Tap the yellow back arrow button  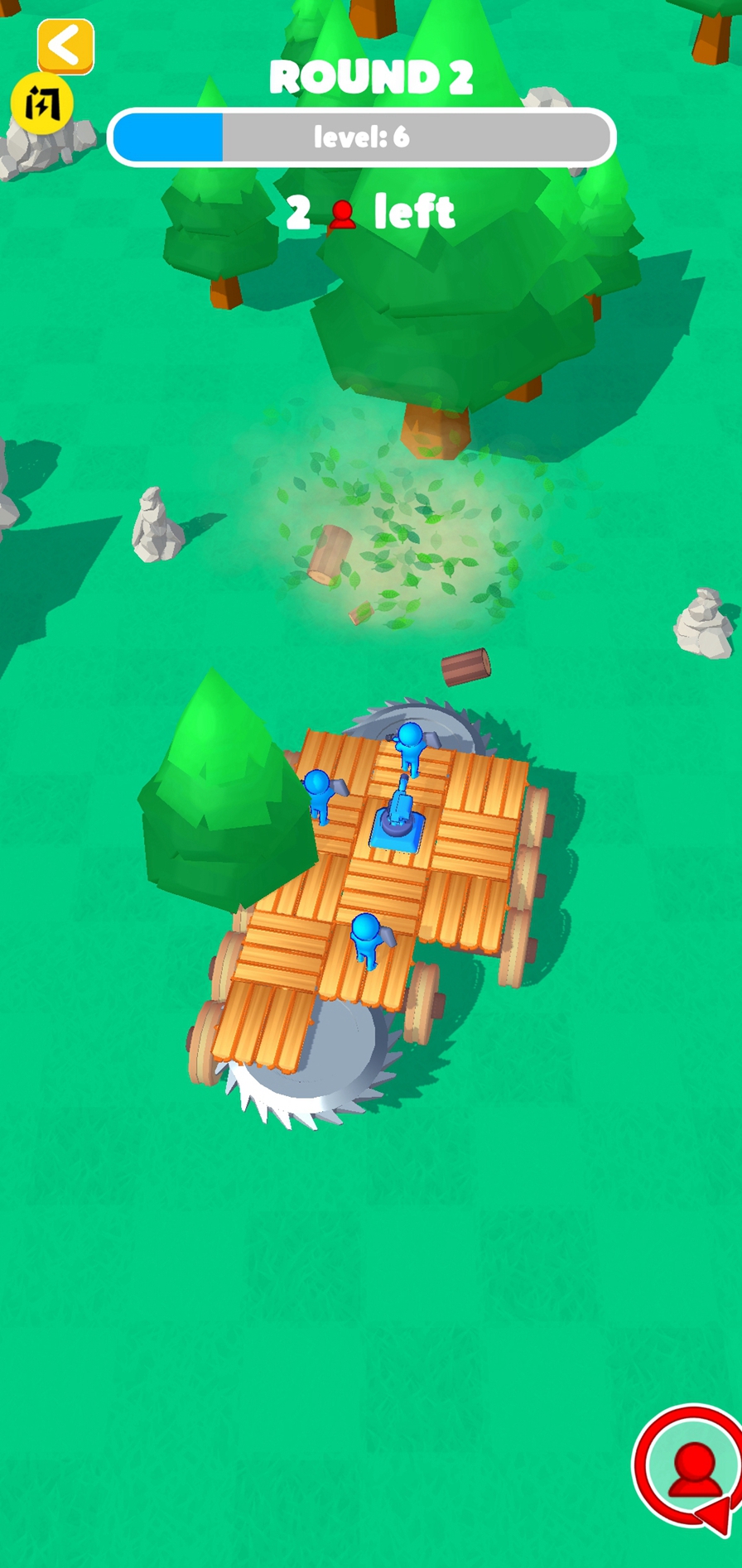[x=65, y=46]
